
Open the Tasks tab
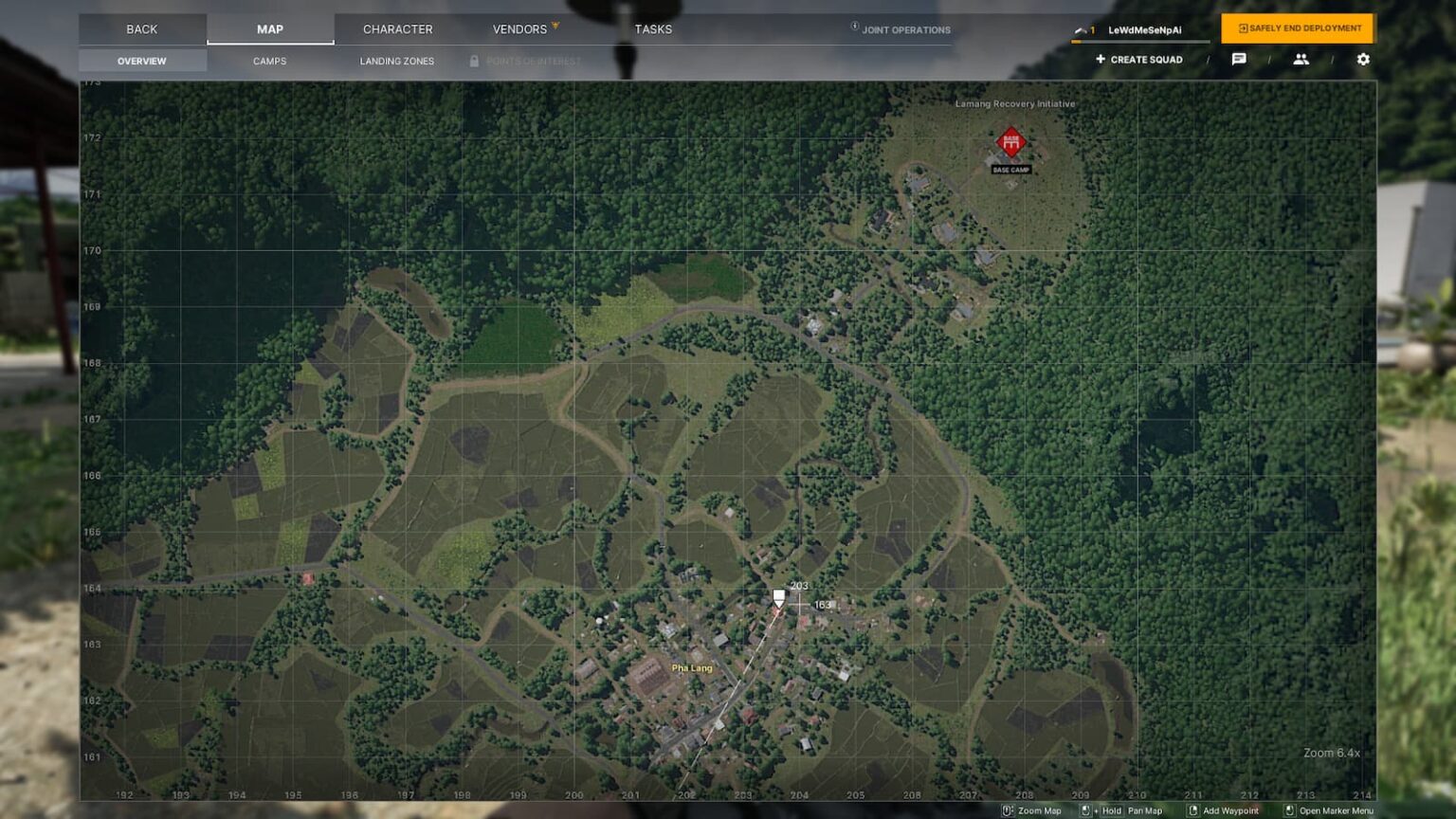point(654,28)
